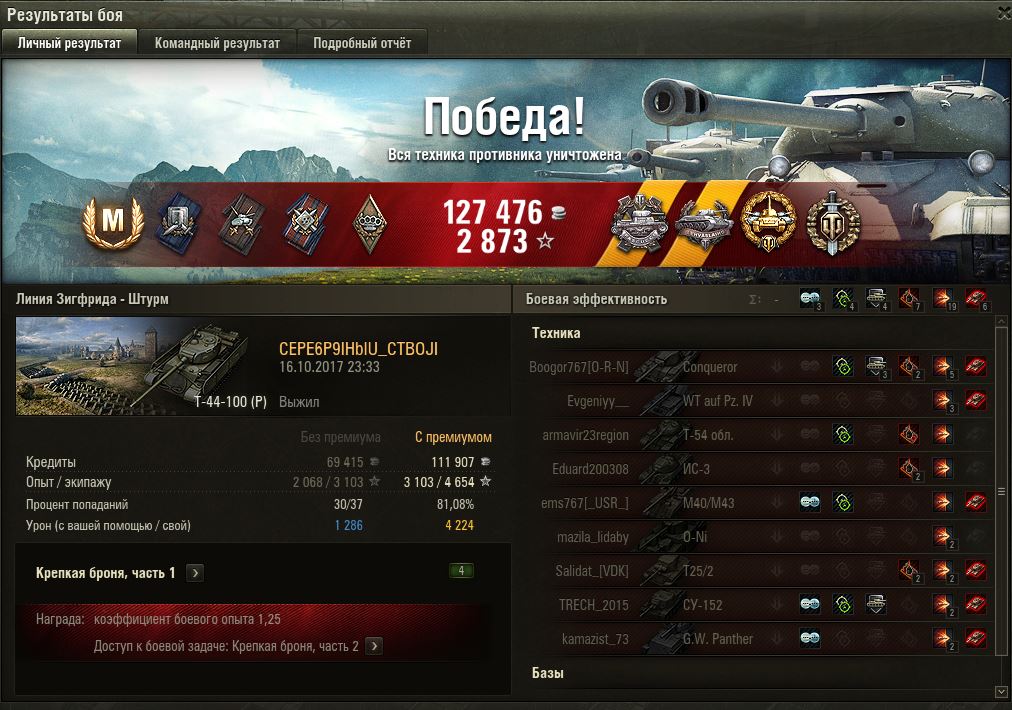Select the Личный результат tab
Viewport: 1012px width, 710px height.
[69, 43]
